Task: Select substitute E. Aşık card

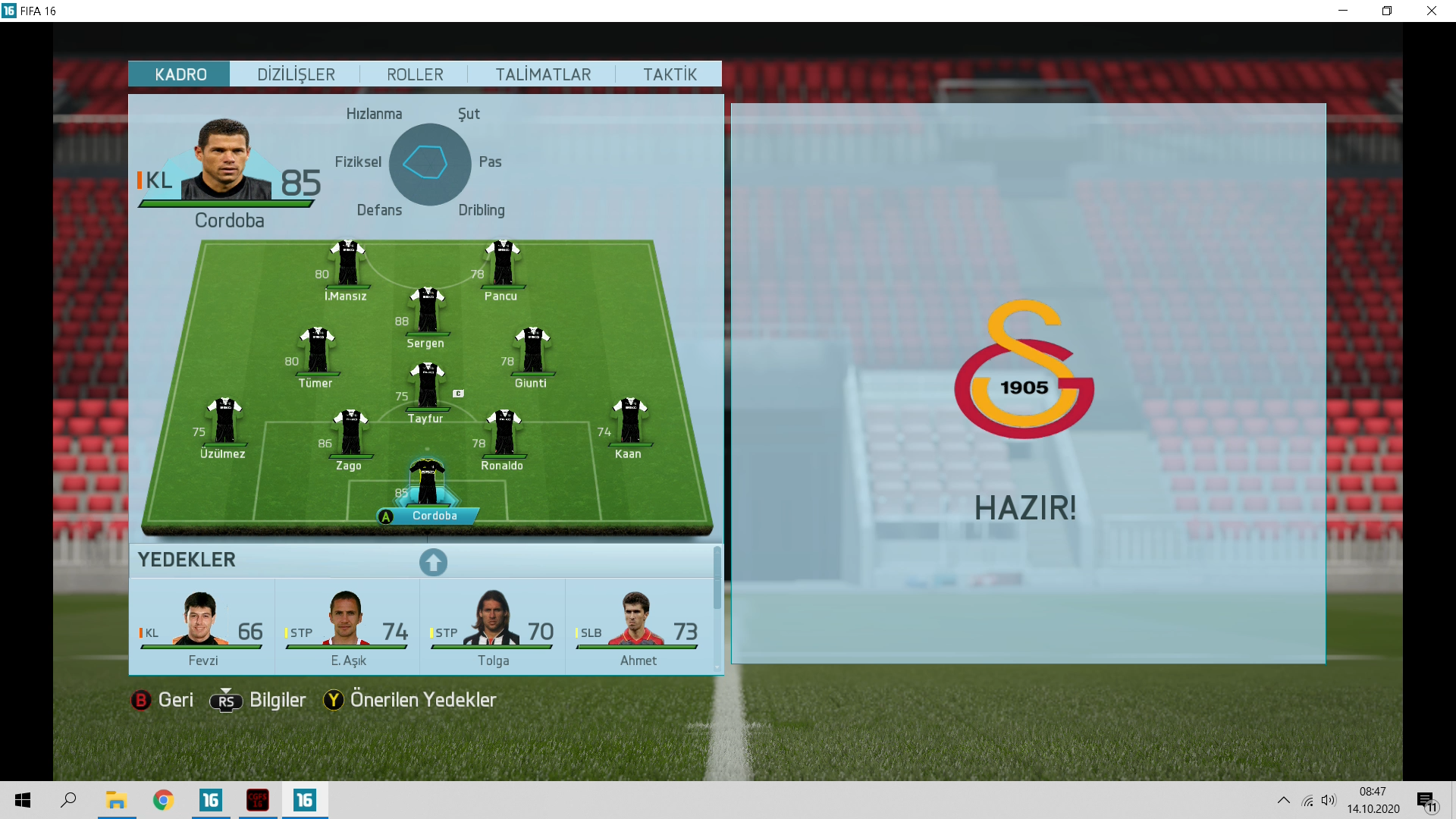Action: (347, 626)
